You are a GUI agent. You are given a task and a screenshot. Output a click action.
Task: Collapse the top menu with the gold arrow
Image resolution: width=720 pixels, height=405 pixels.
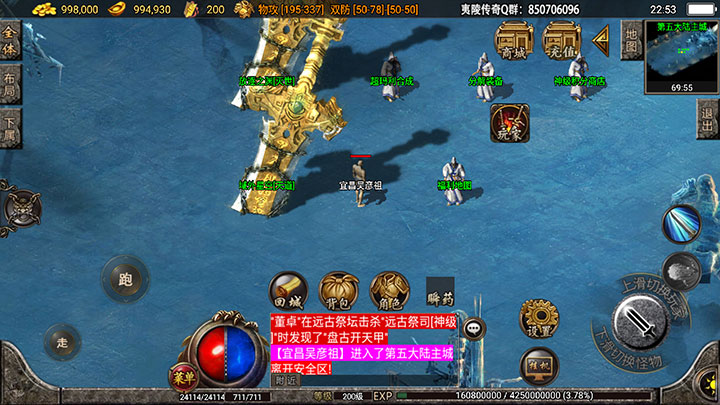tap(601, 40)
